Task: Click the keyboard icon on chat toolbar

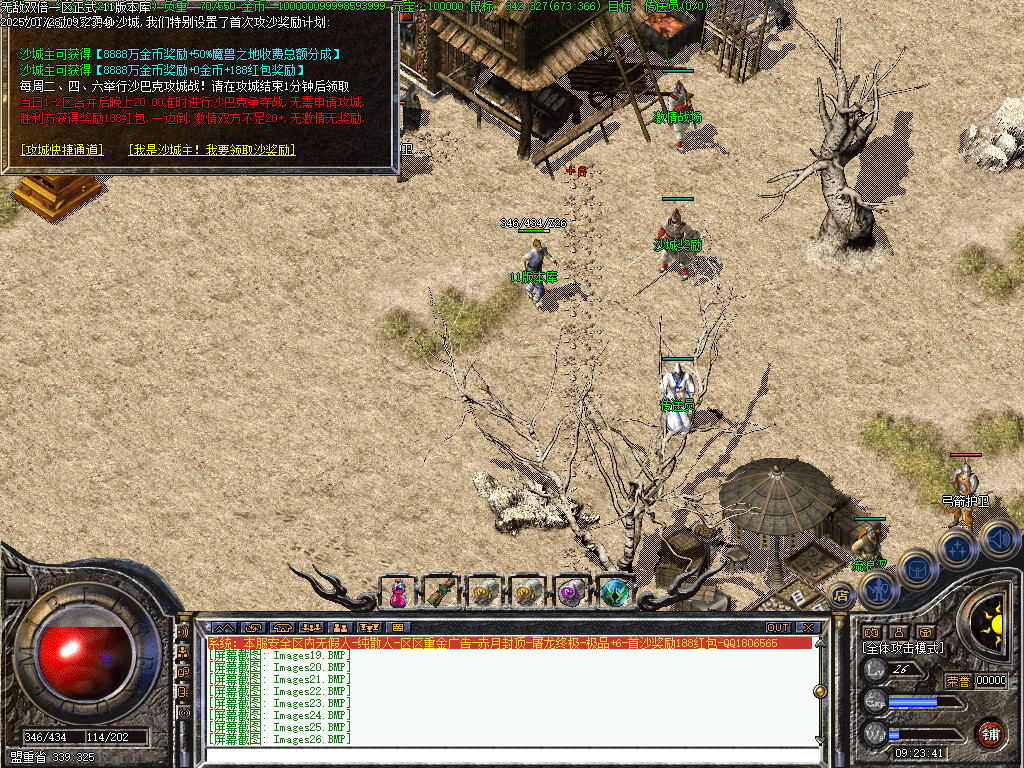Action: click(398, 627)
